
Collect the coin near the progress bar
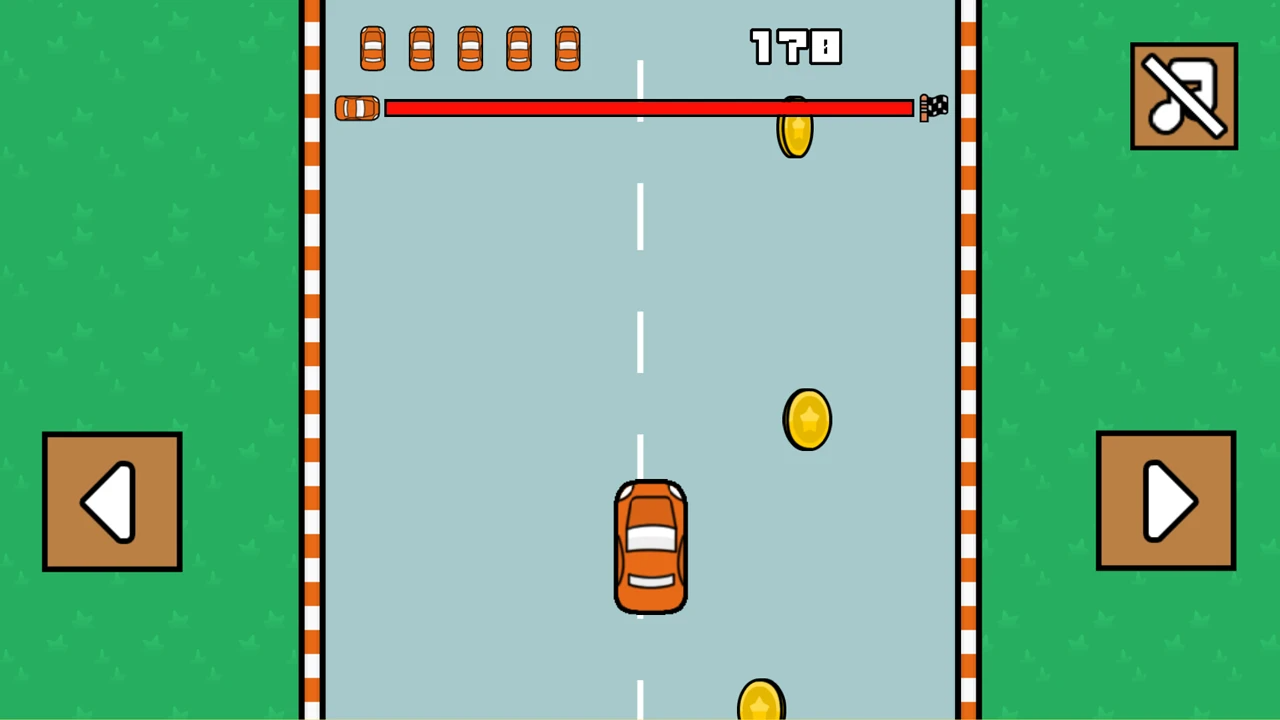795,135
